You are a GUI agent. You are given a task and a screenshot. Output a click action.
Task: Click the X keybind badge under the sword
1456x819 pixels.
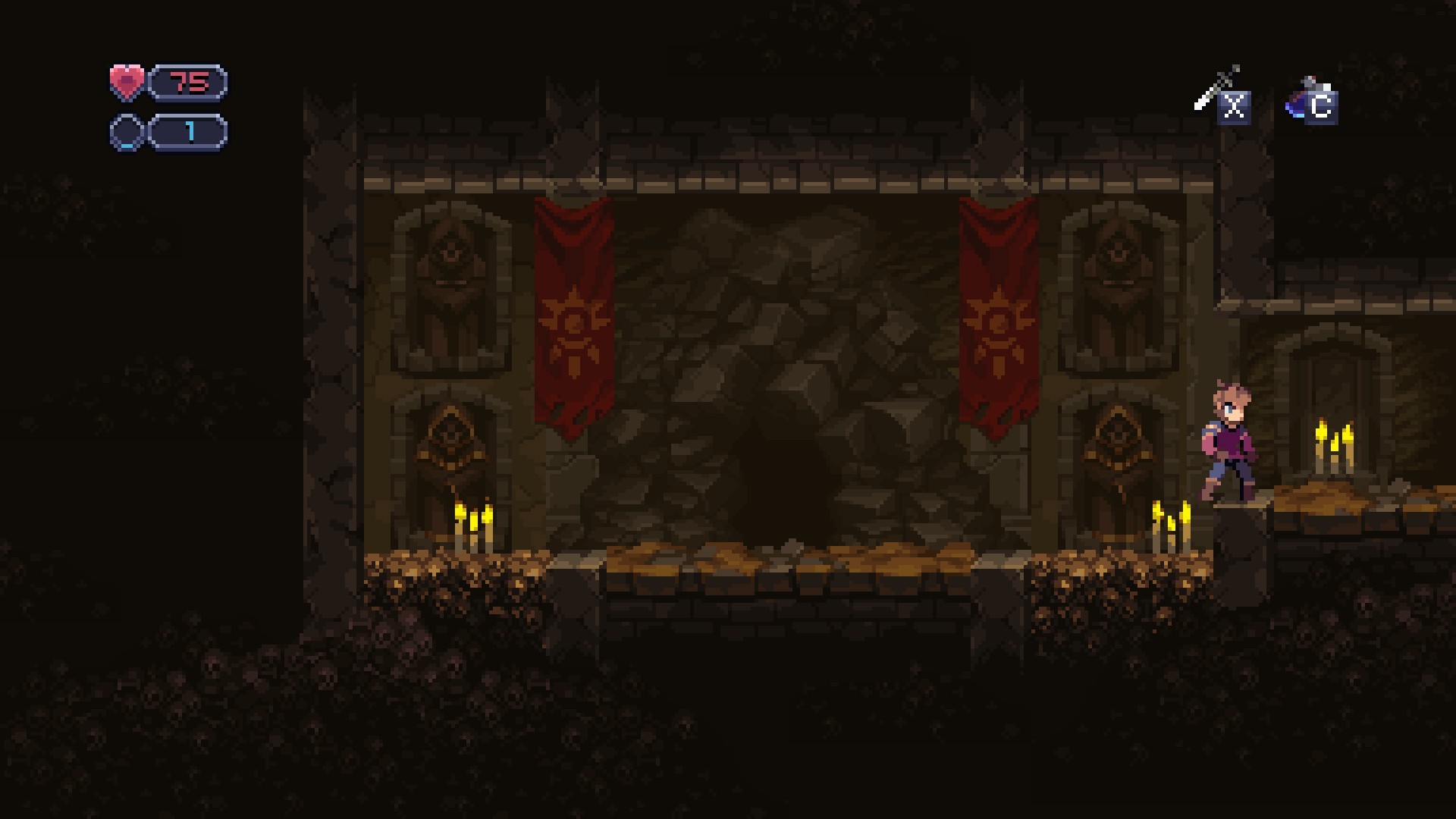pyautogui.click(x=1235, y=108)
